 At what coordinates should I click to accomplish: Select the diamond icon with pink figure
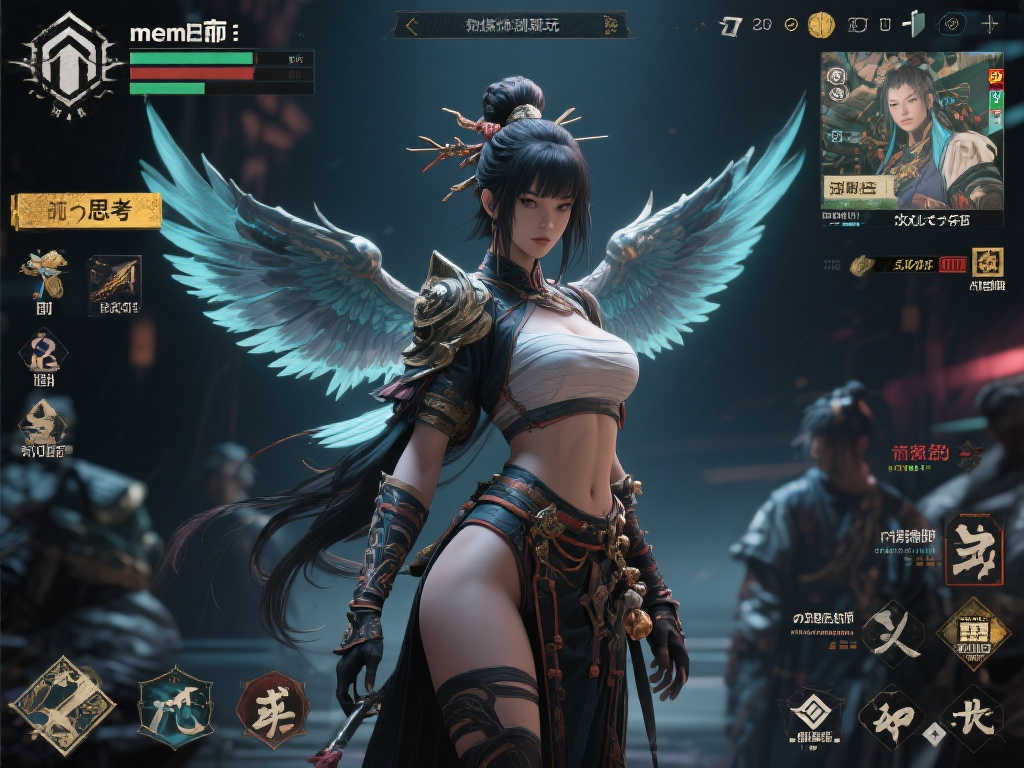tap(44, 352)
